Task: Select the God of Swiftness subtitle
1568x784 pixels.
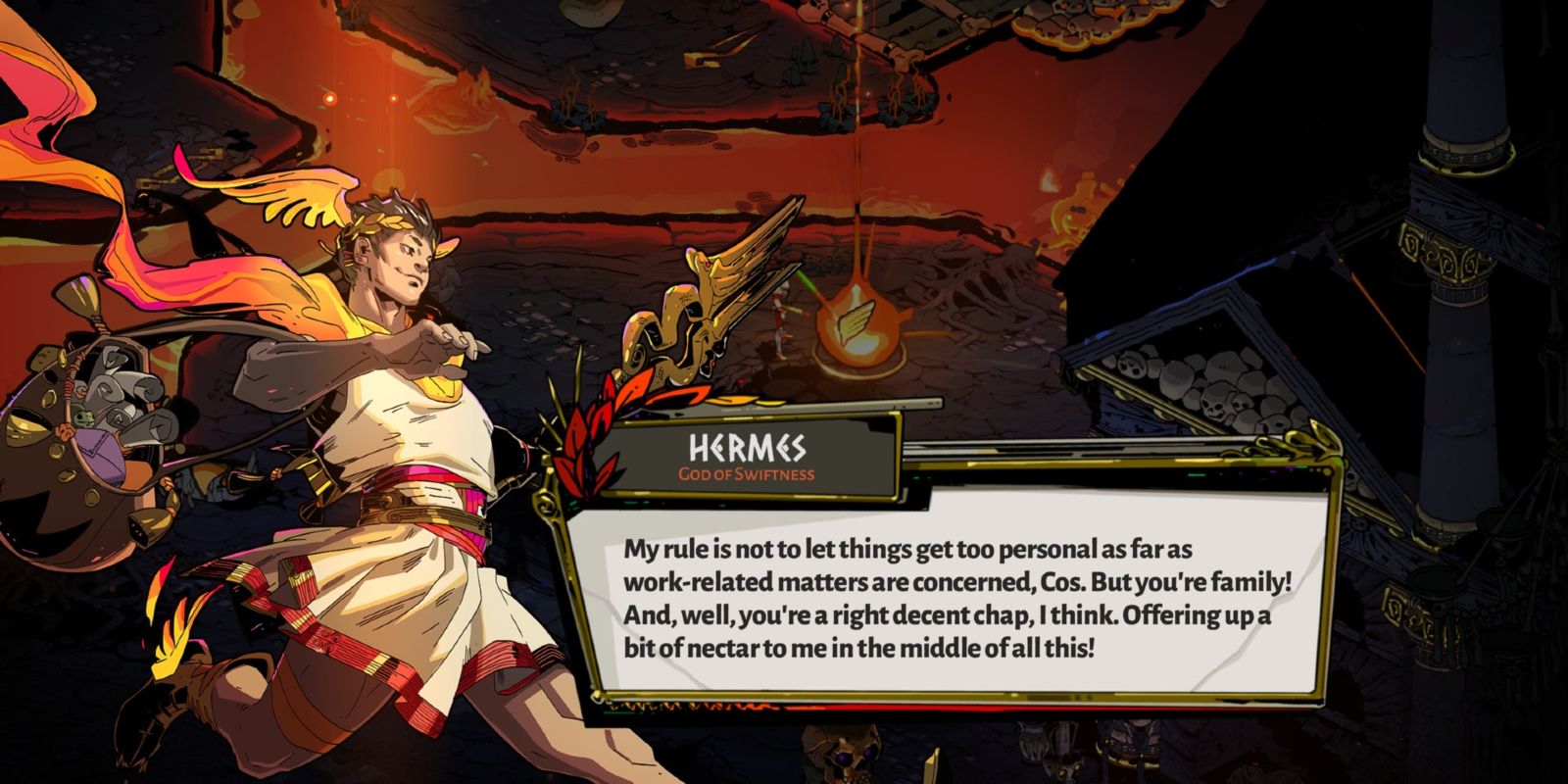Action: pyautogui.click(x=747, y=473)
